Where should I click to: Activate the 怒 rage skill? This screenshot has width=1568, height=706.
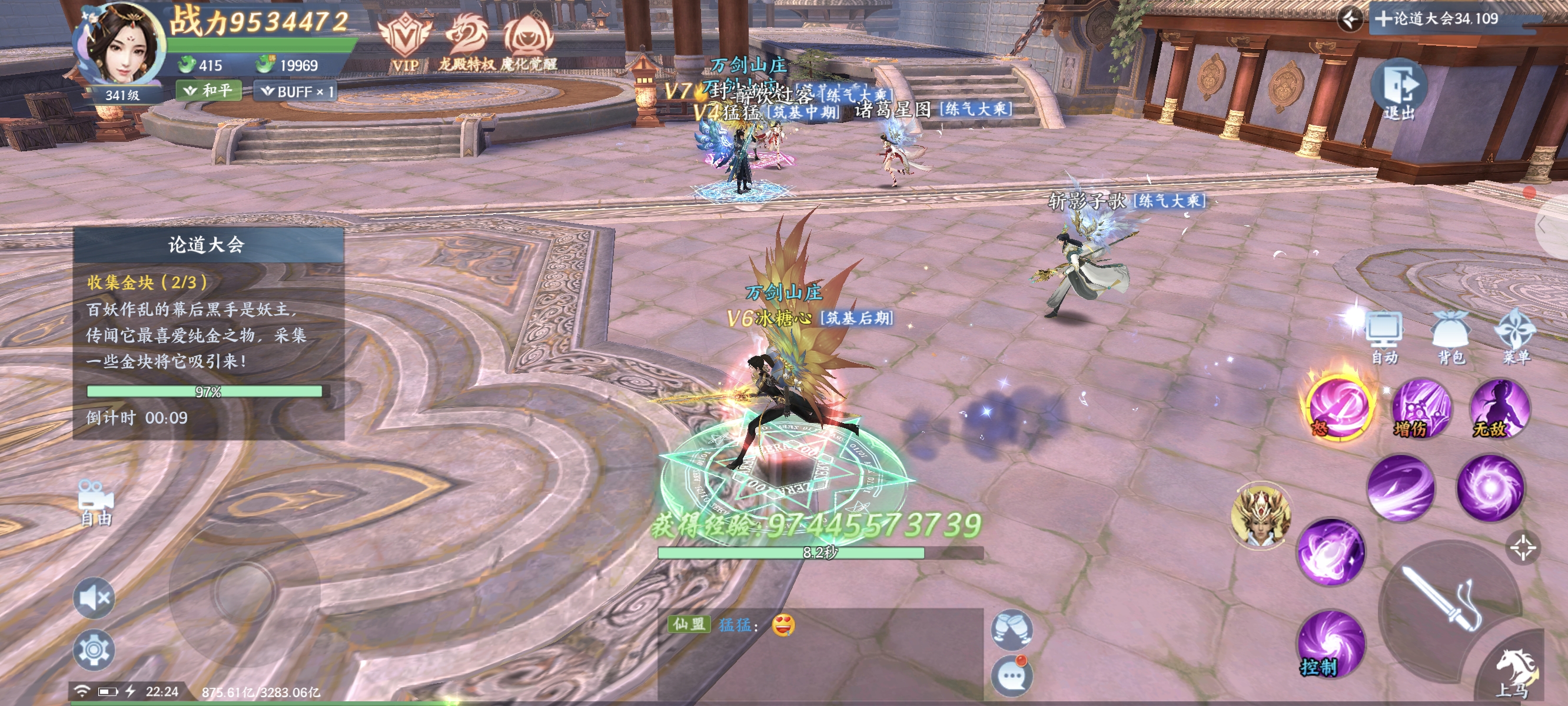tap(1337, 407)
